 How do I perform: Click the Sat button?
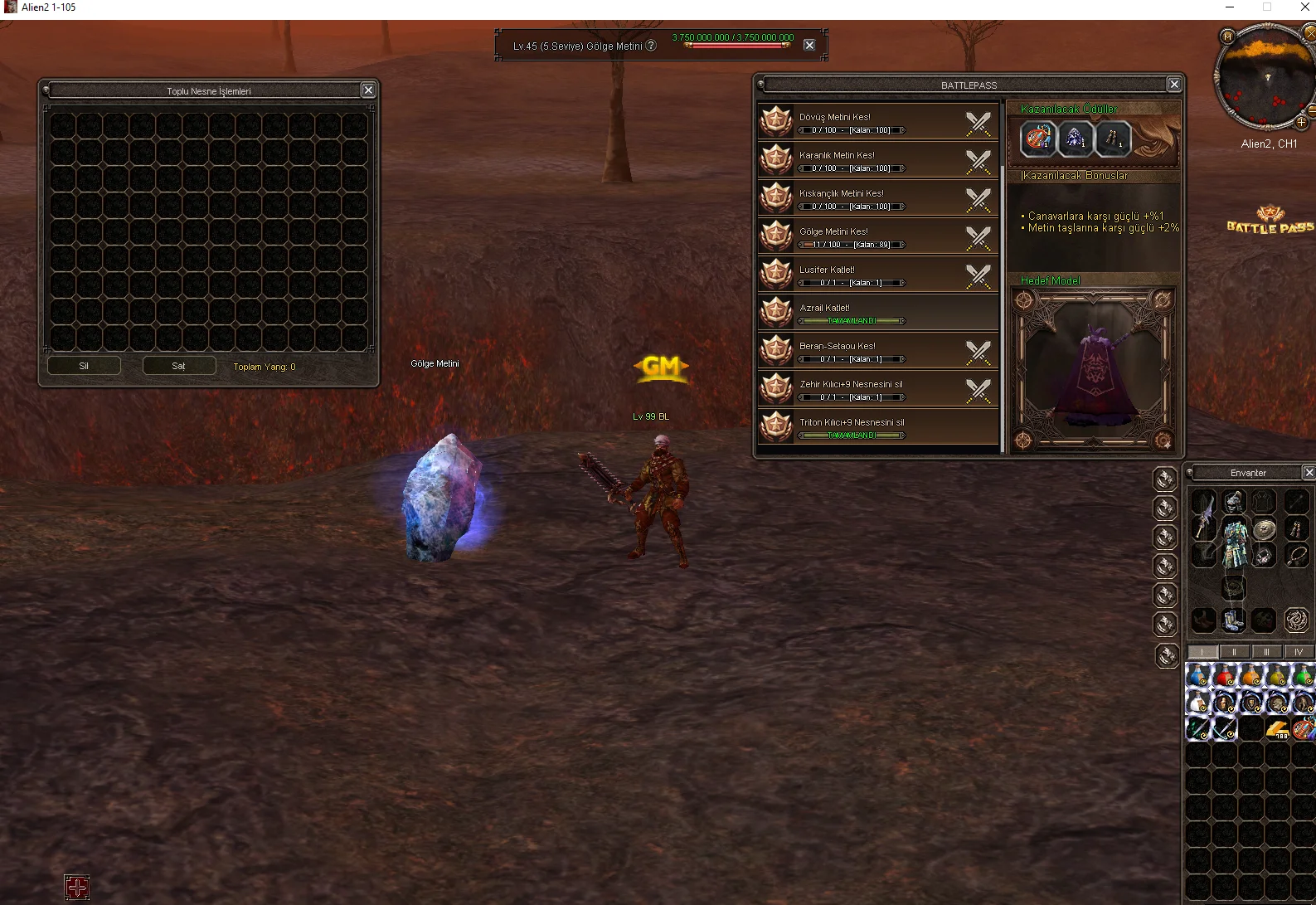tap(178, 366)
